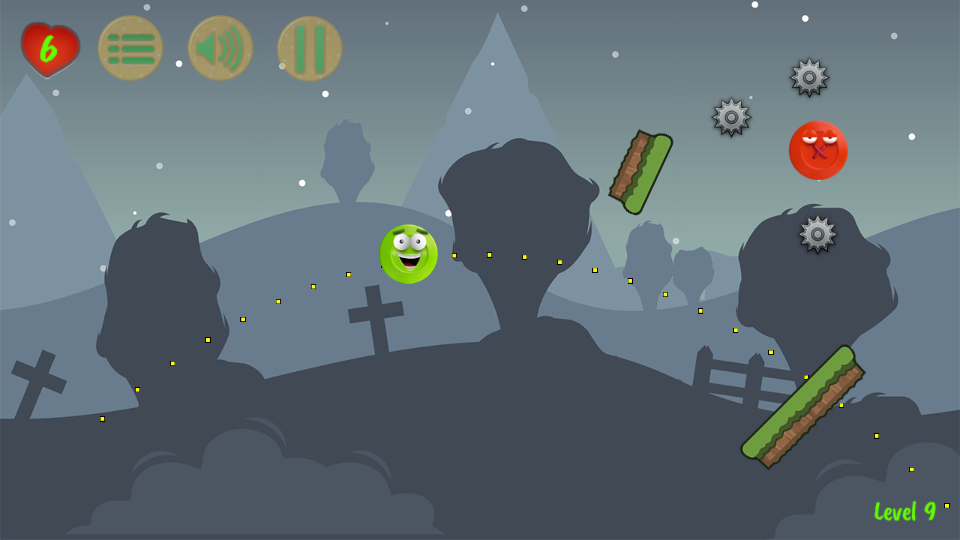Pause the game with the pause button

pos(310,48)
